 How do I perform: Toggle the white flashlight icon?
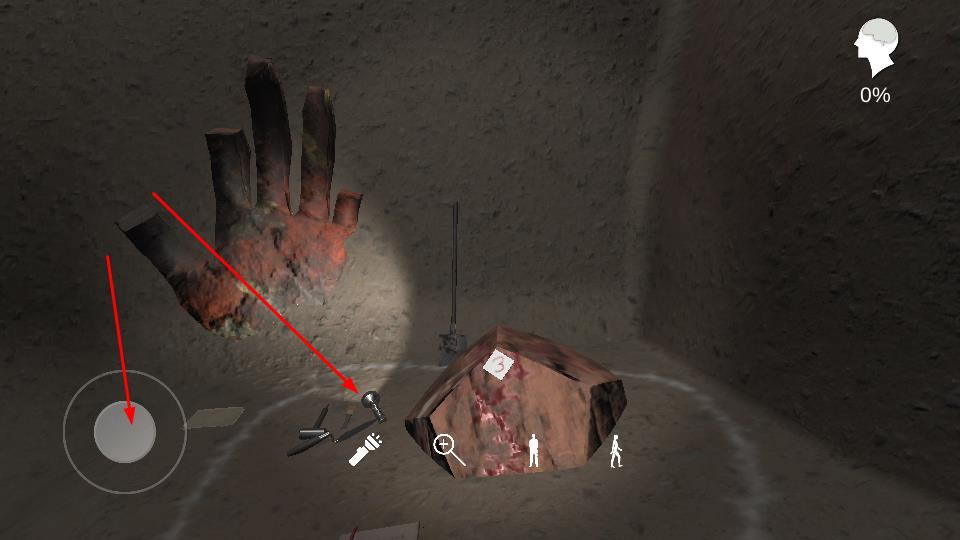click(367, 449)
